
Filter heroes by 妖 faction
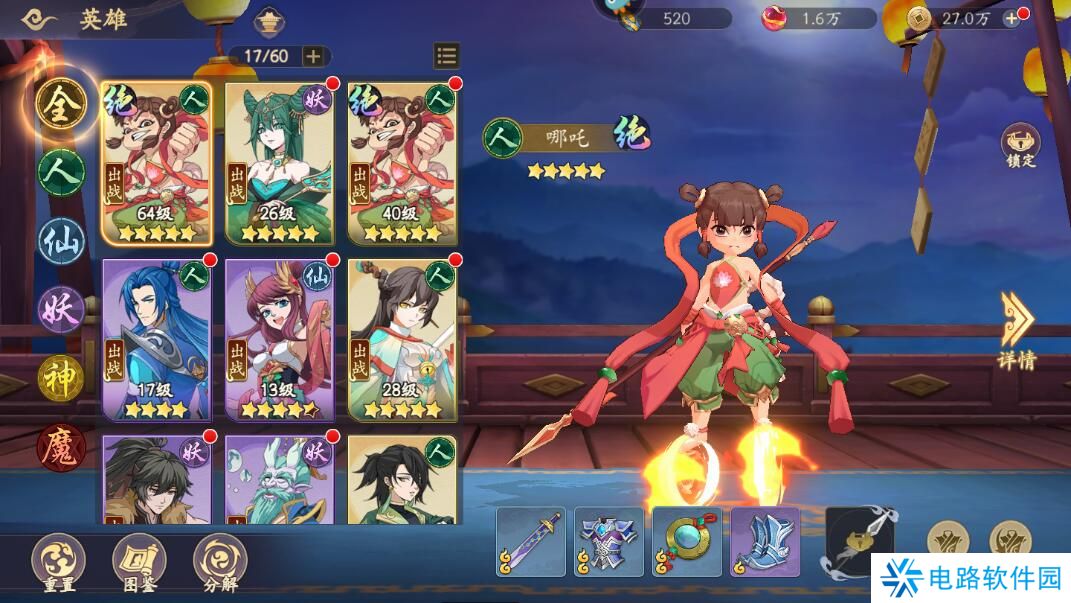[x=61, y=309]
